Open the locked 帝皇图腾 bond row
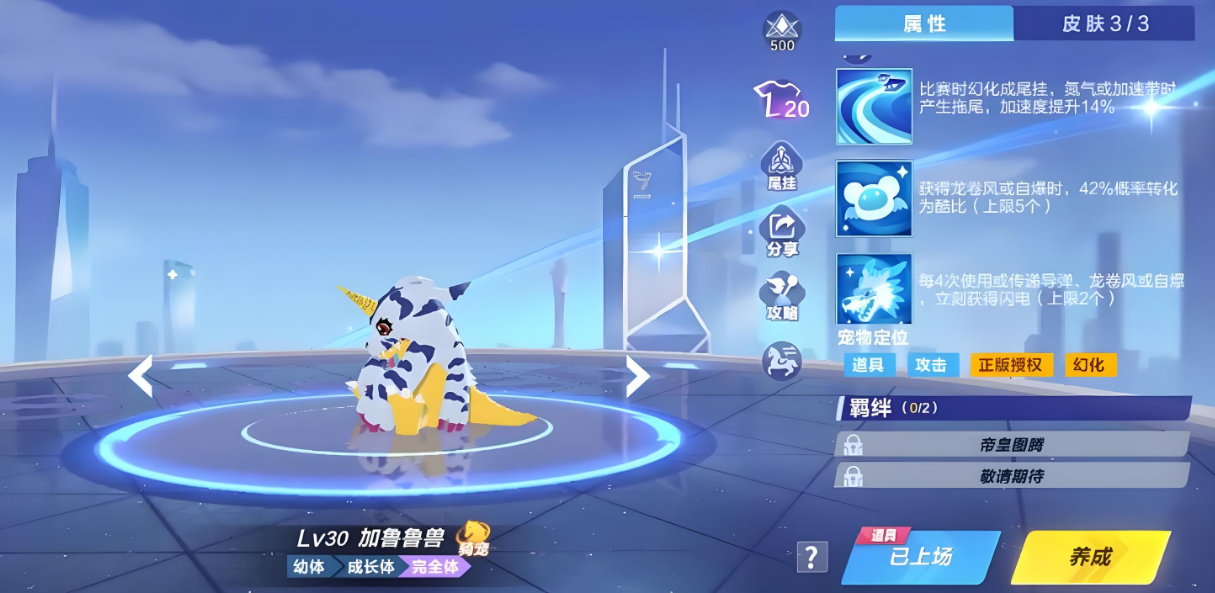Viewport: 1215px width, 593px height. point(1011,444)
